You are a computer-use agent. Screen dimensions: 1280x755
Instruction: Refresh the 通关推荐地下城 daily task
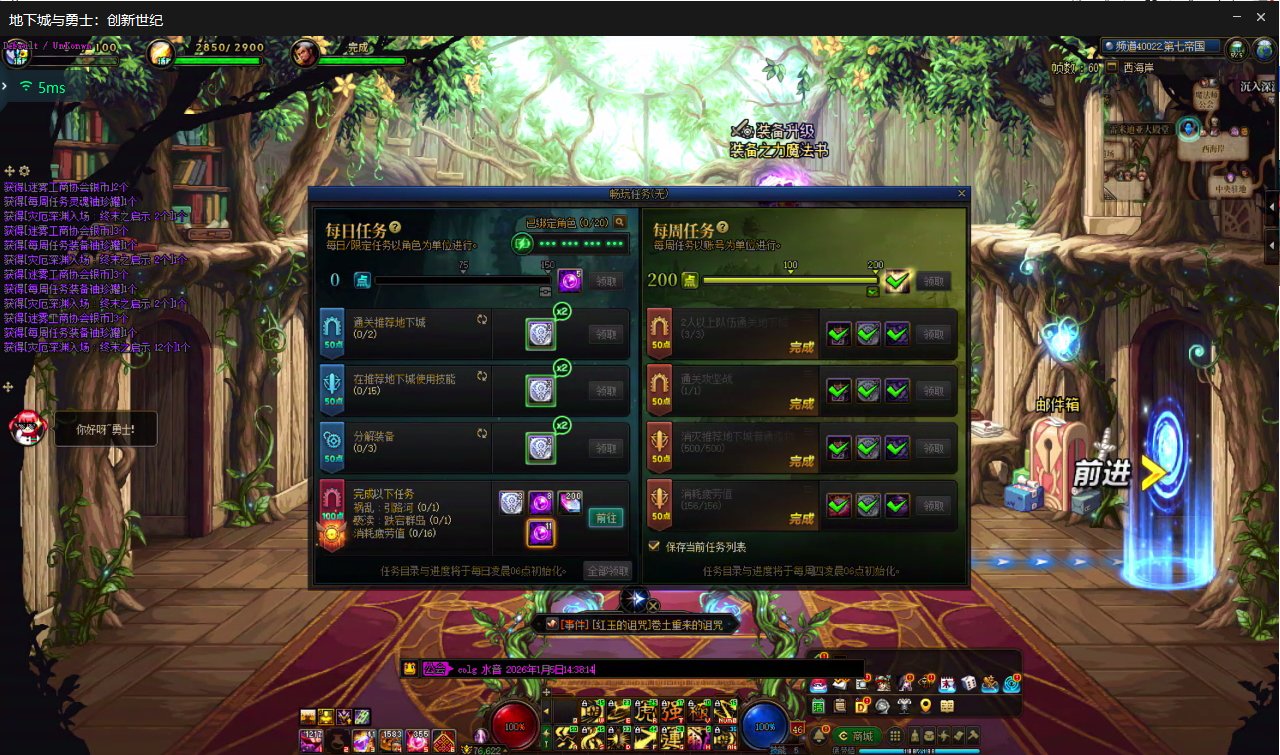482,319
